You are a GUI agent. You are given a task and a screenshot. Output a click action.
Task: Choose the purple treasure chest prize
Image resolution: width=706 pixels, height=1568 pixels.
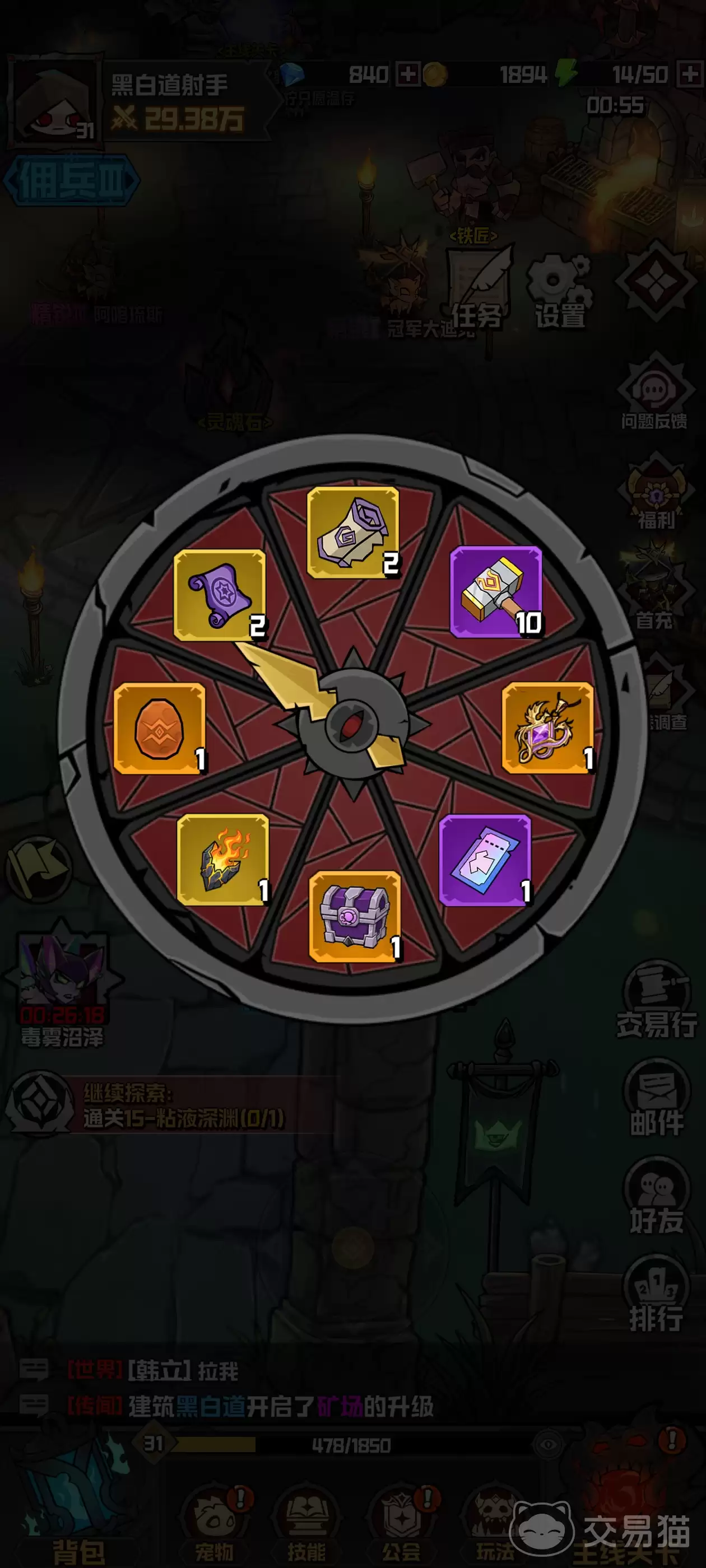(x=355, y=916)
